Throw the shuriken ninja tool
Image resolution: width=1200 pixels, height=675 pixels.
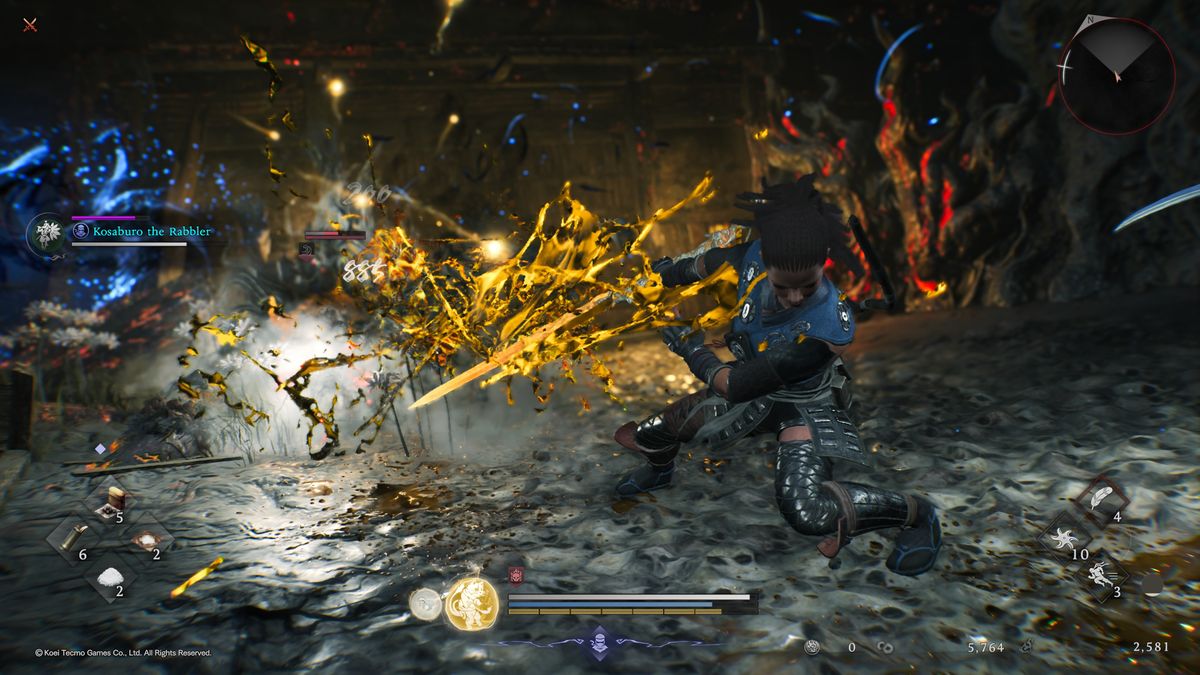pyautogui.click(x=1063, y=537)
